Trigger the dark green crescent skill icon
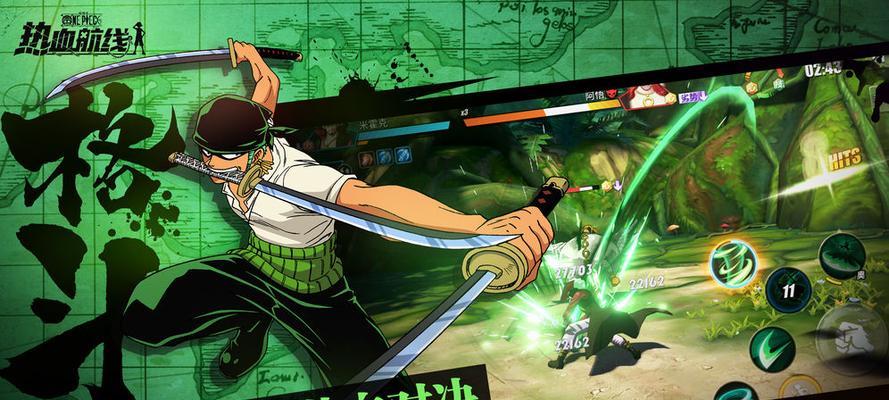 tap(842, 254)
